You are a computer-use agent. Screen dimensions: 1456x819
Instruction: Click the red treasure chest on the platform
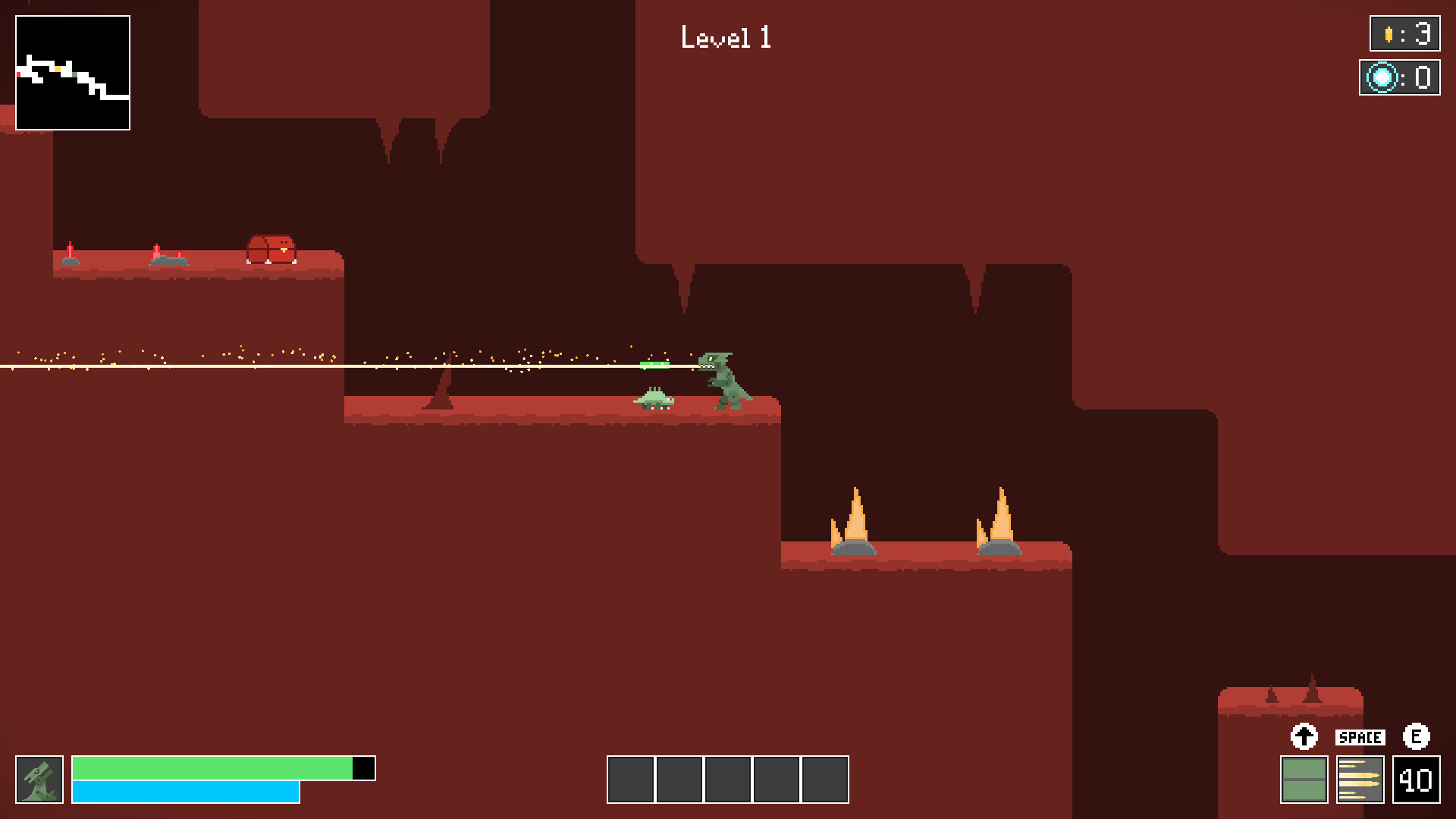[271, 248]
